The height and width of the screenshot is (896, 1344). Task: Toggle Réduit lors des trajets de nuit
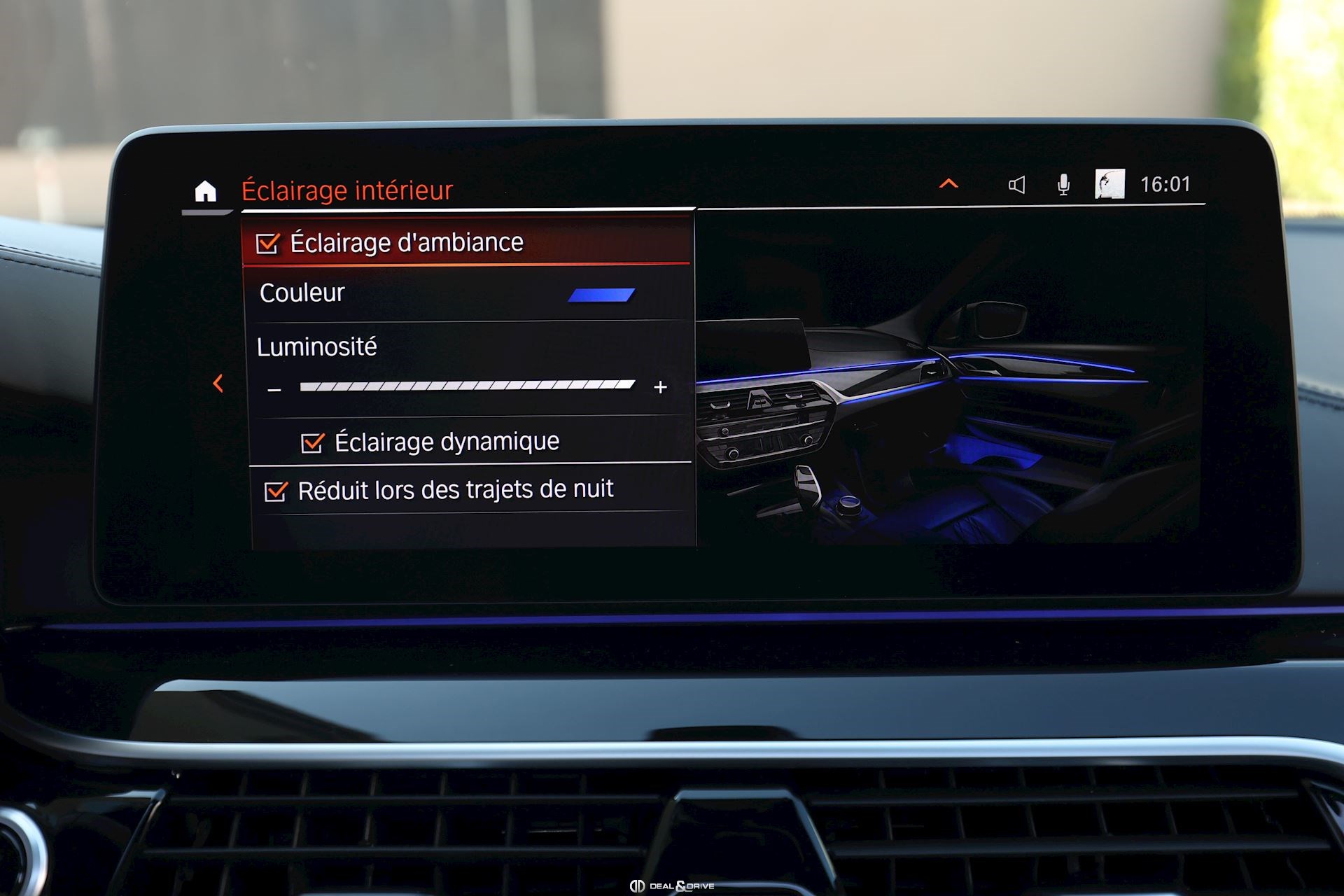point(276,491)
